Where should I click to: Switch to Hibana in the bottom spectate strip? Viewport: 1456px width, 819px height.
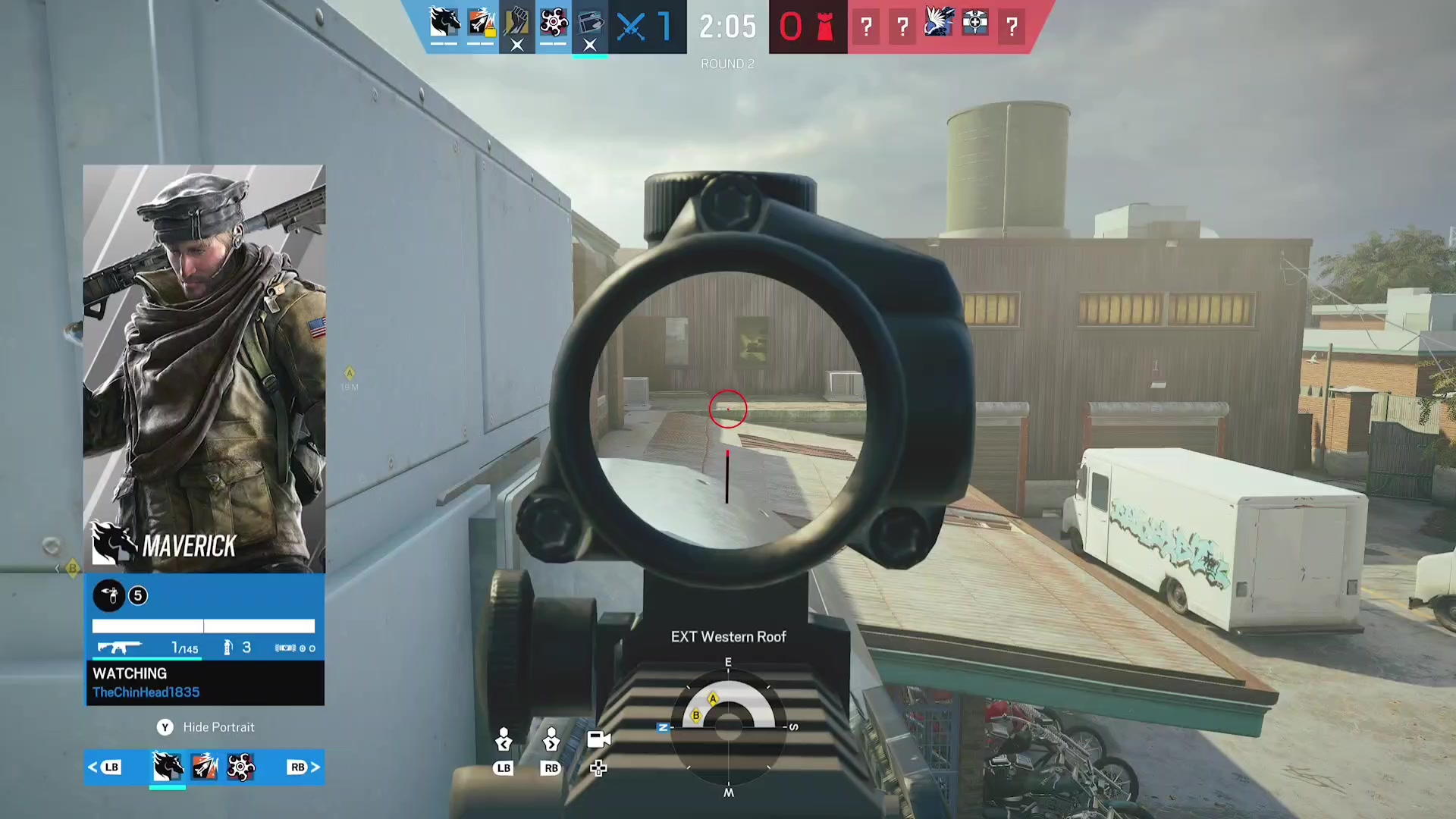click(x=241, y=767)
